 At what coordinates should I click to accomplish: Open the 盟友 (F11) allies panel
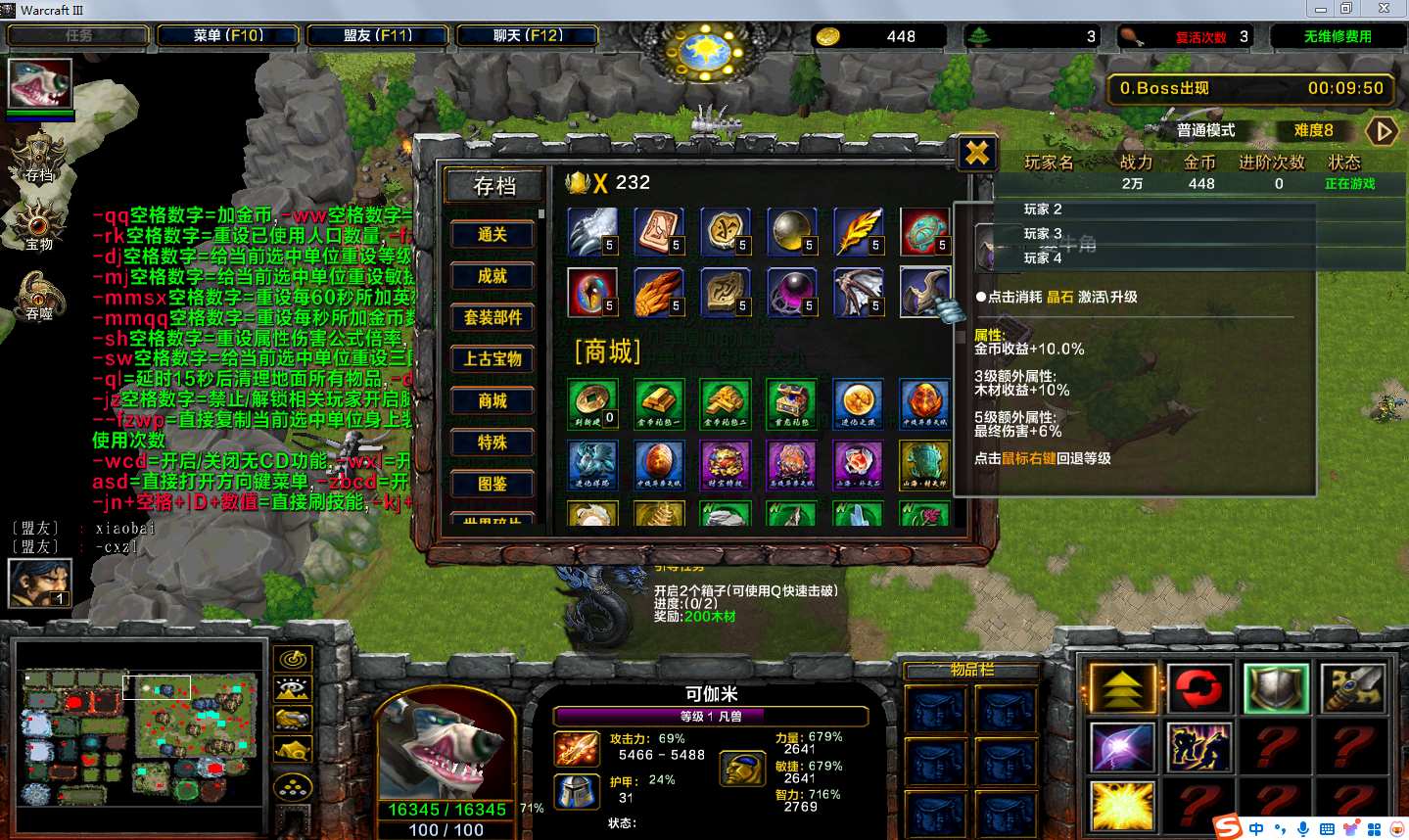(378, 36)
